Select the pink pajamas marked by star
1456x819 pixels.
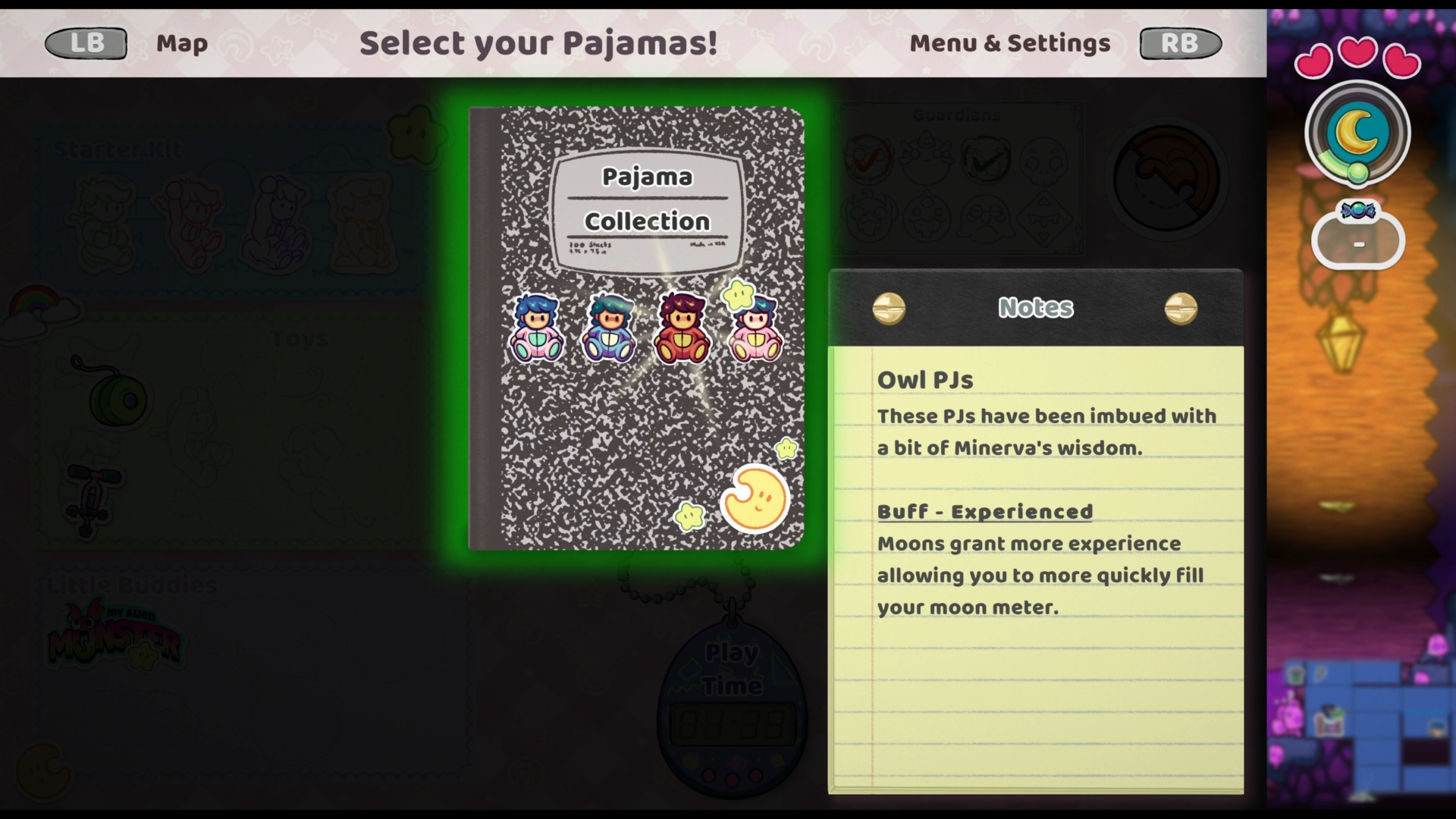tap(755, 331)
